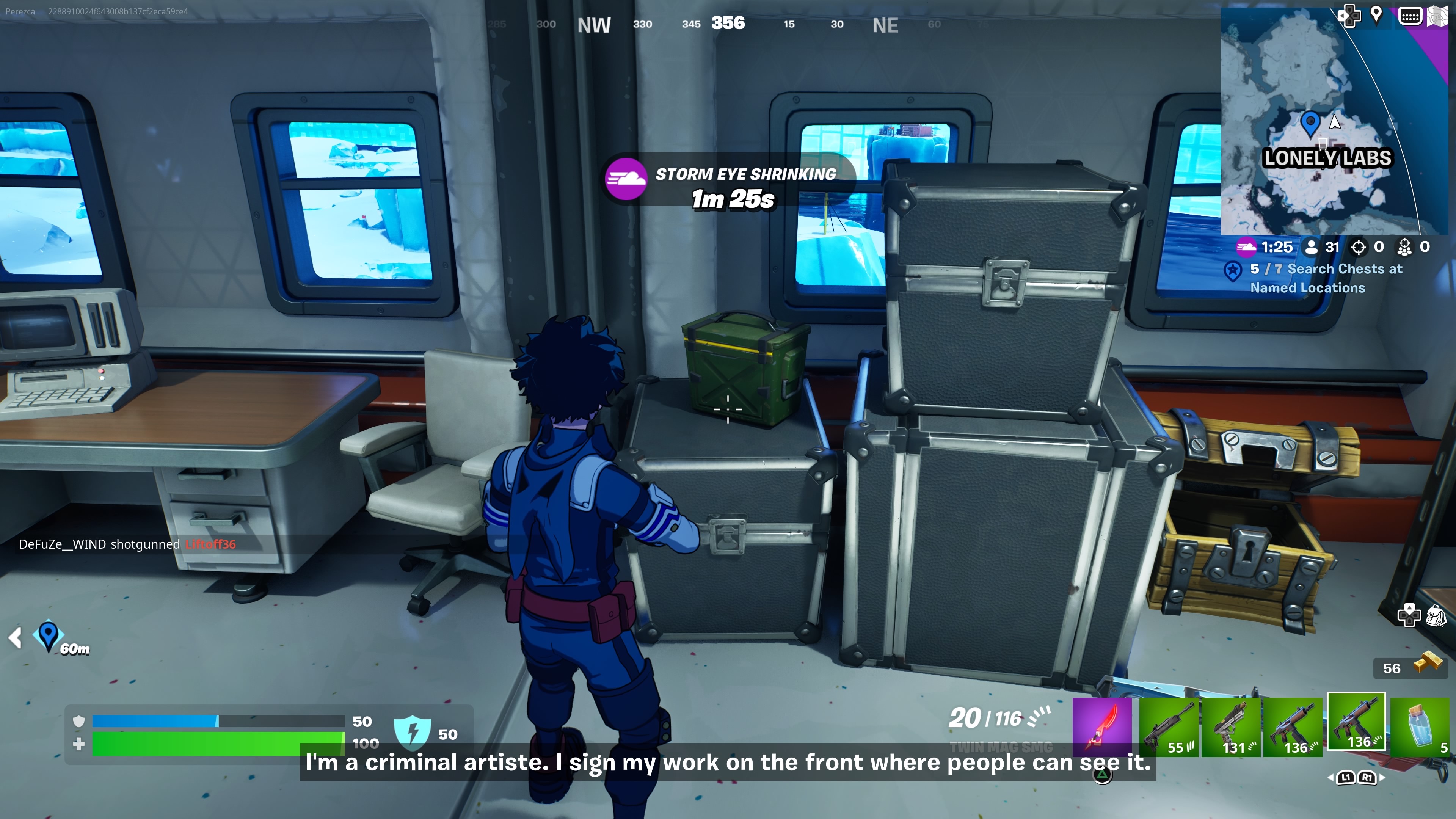The height and width of the screenshot is (819, 1456).
Task: Open the full map icon in top-right corner
Action: pos(1441,16)
